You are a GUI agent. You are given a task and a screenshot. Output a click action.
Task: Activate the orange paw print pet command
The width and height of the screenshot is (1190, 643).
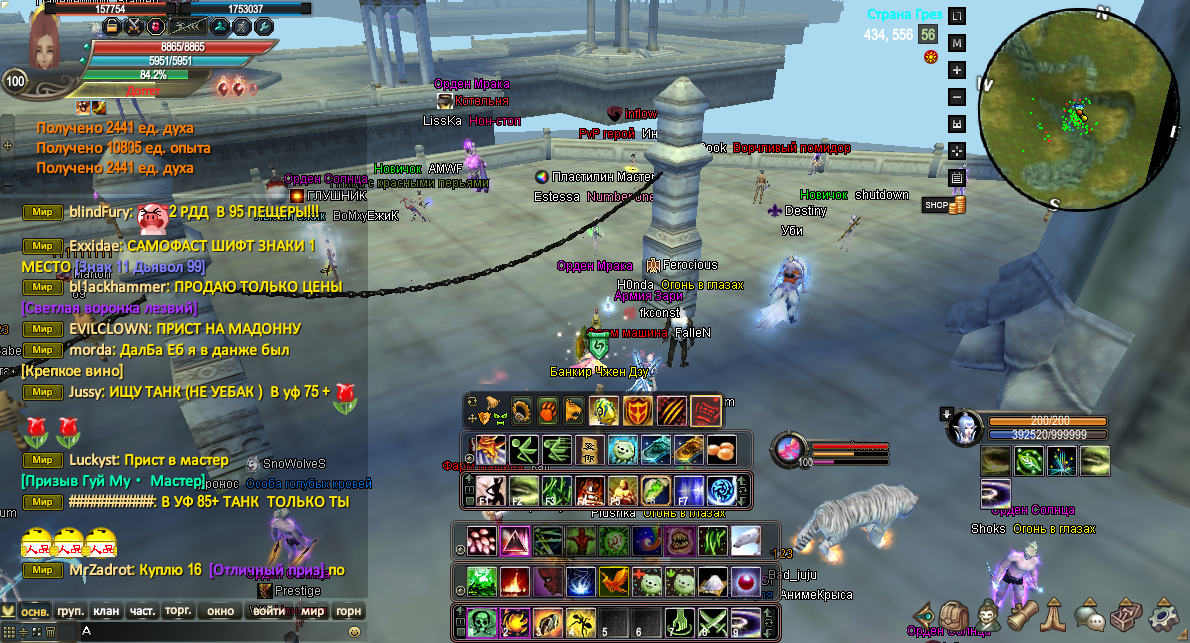548,409
